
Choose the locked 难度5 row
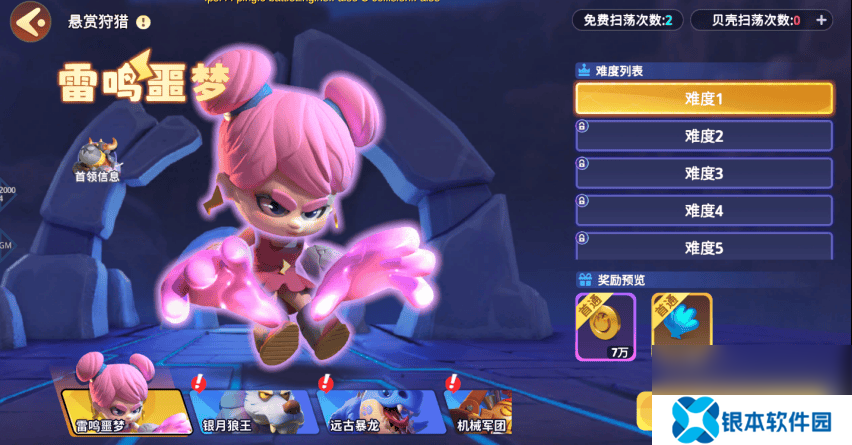pos(704,246)
